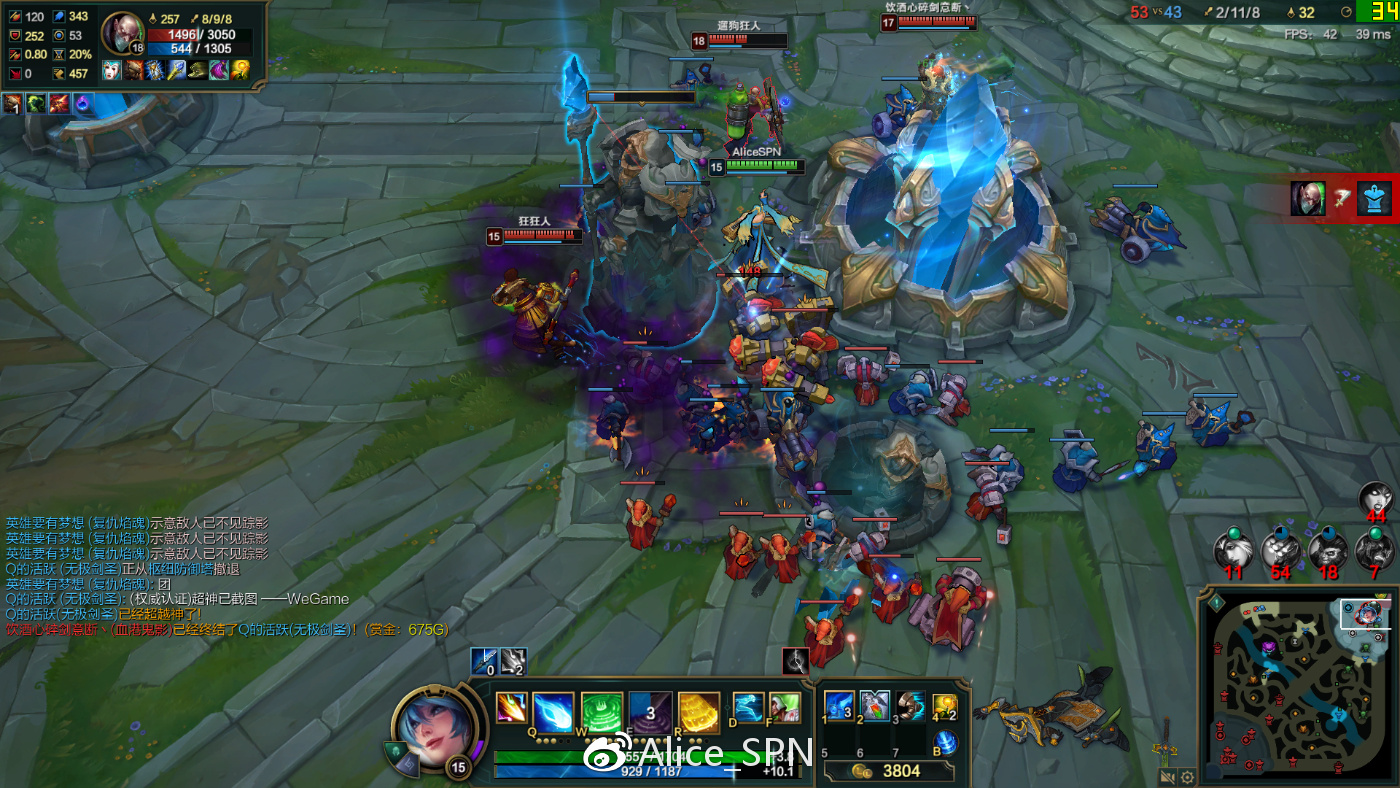Use the summoner spell on F
The image size is (1400, 788).
[785, 707]
